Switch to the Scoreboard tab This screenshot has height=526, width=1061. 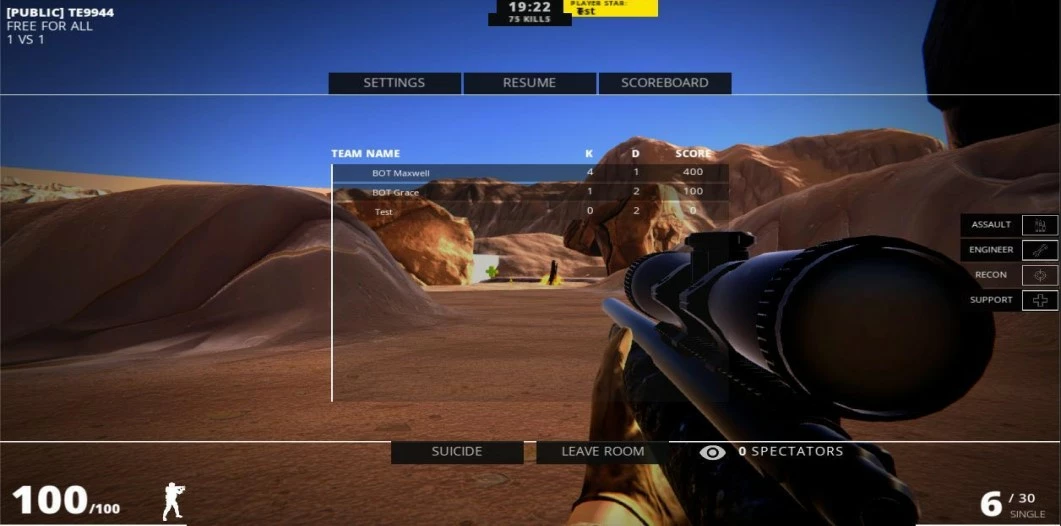coord(664,83)
